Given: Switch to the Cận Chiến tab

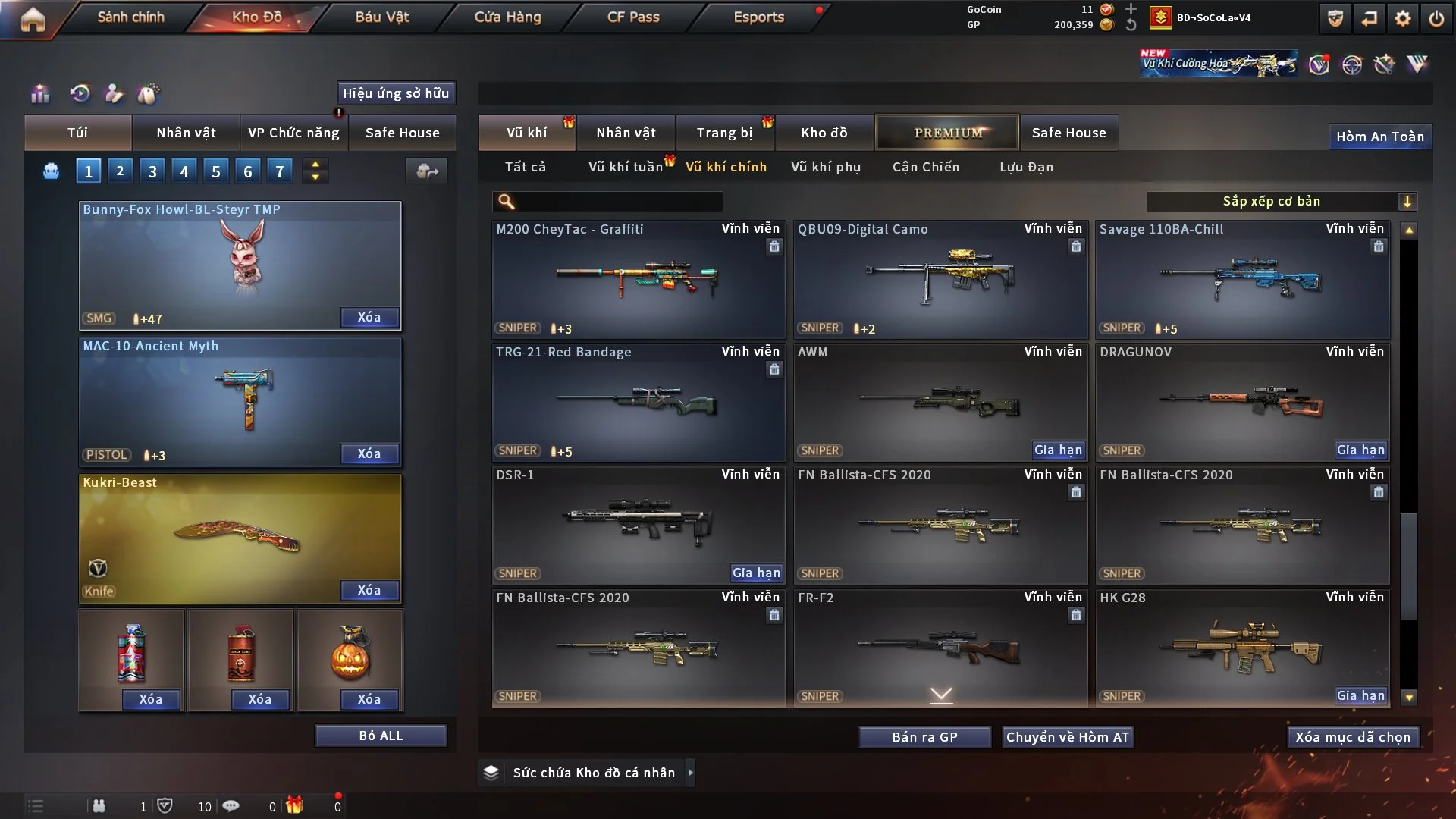Looking at the screenshot, I should [926, 167].
